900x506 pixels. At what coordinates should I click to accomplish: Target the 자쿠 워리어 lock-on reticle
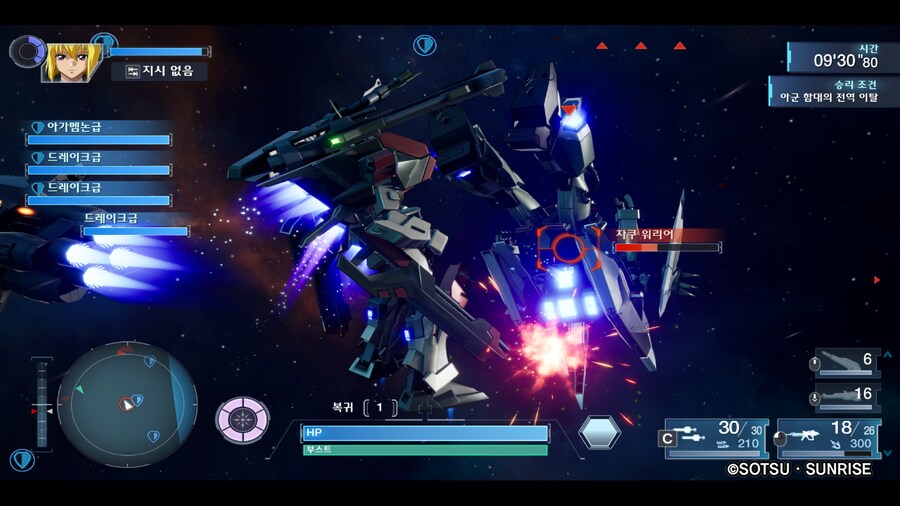(568, 249)
